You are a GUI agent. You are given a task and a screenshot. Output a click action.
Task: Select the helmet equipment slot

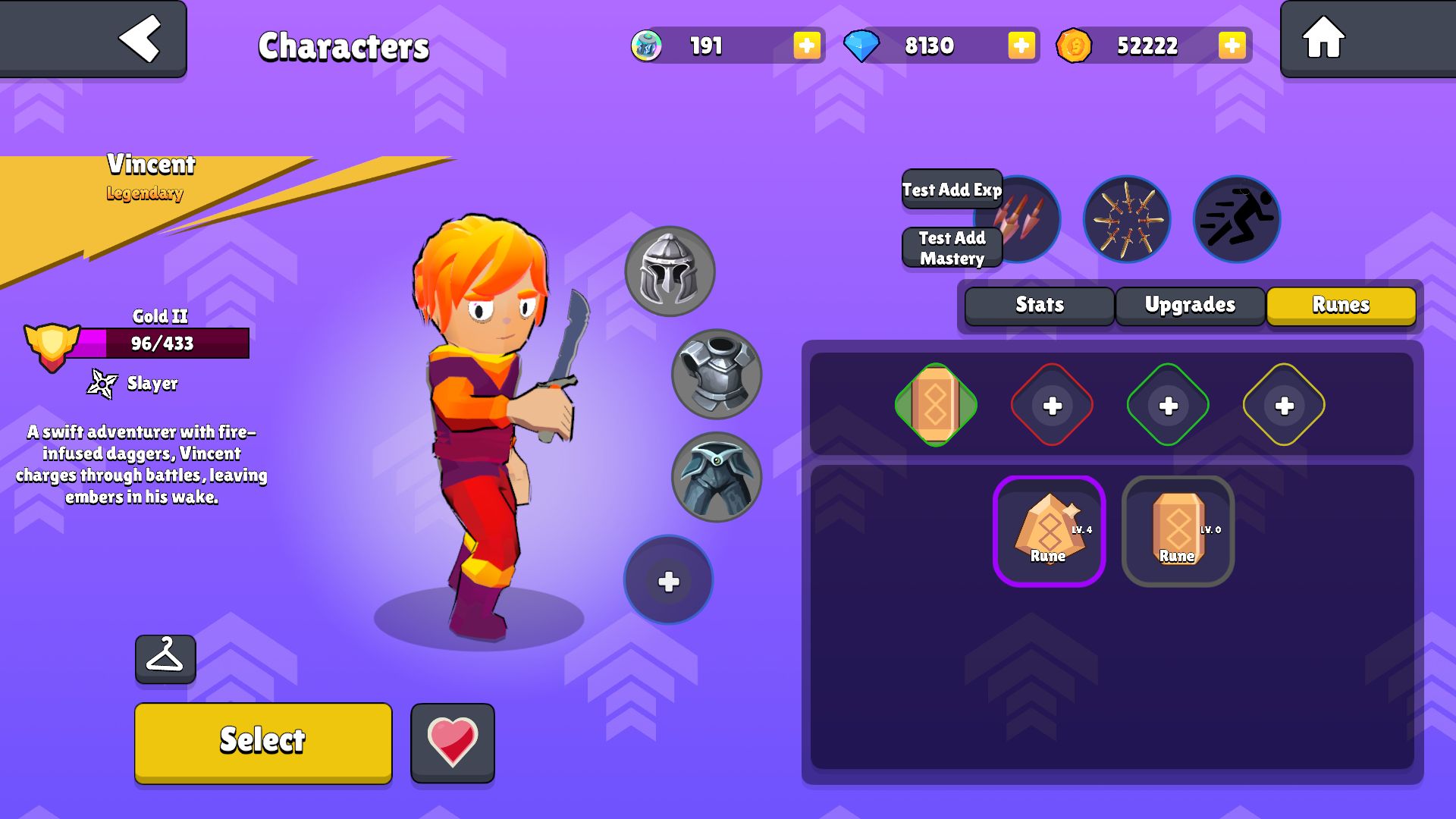[x=669, y=271]
